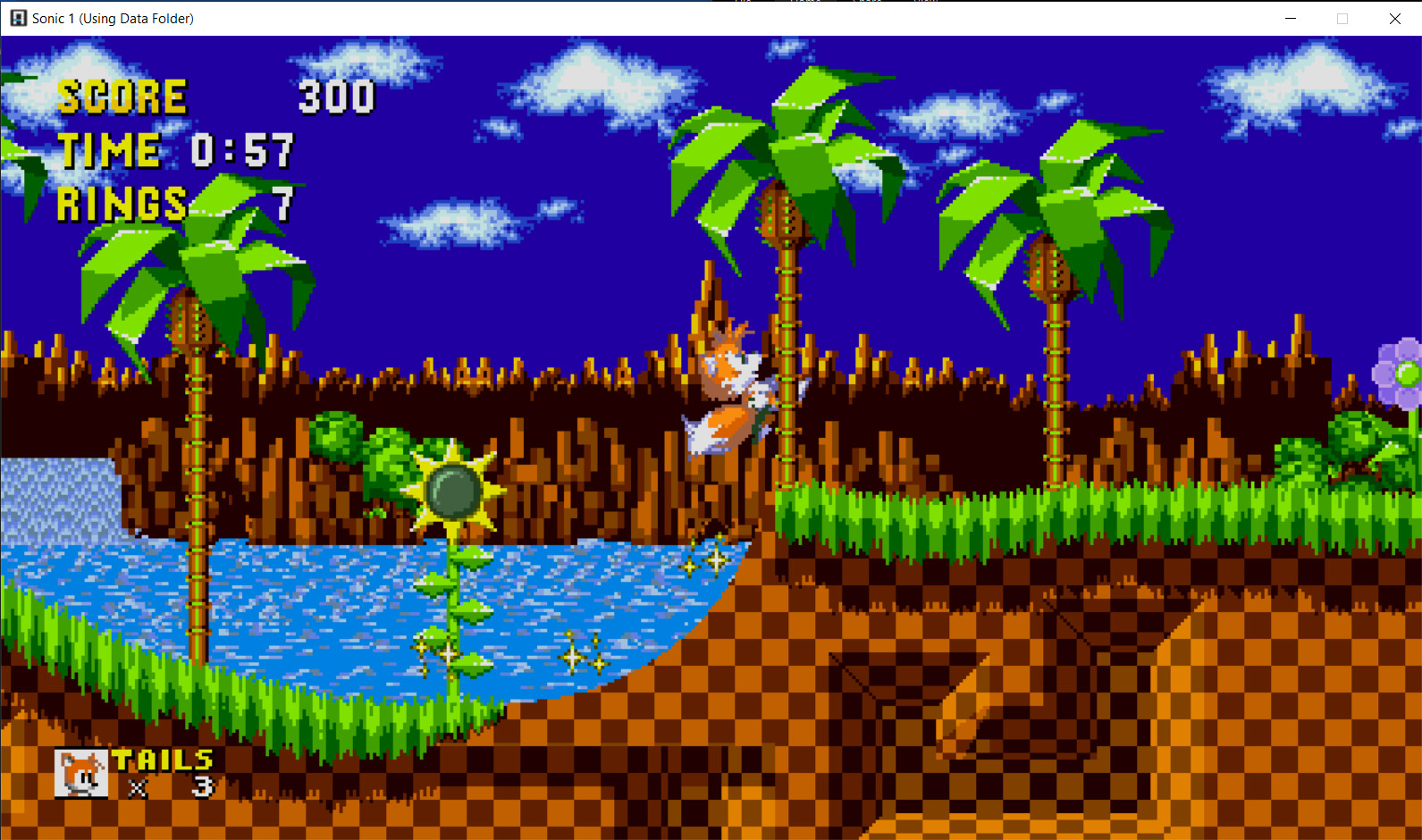This screenshot has height=840, width=1422.
Task: Click the spiky green sunflower plant
Action: click(454, 490)
